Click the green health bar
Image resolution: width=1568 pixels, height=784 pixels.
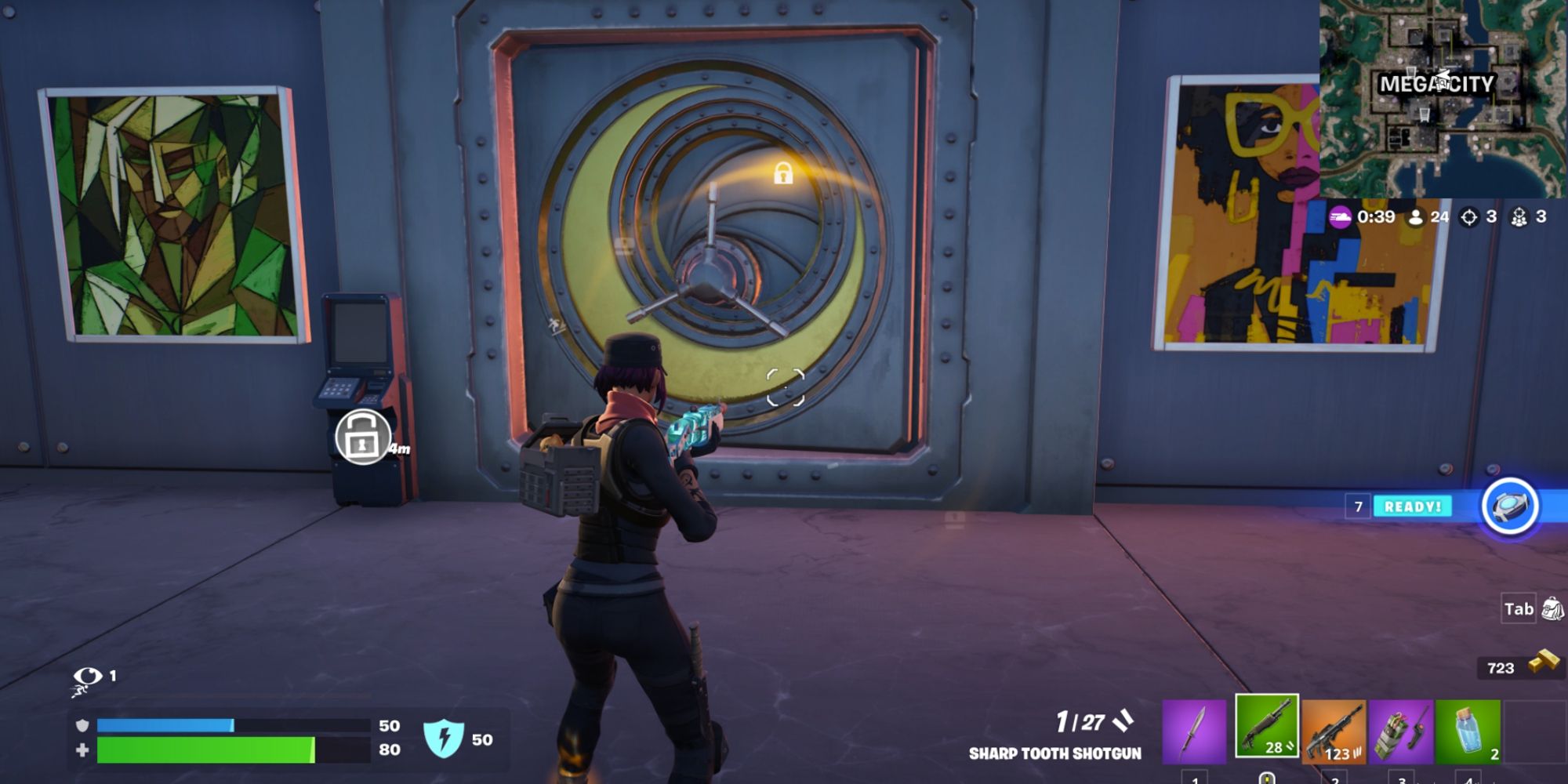click(204, 747)
